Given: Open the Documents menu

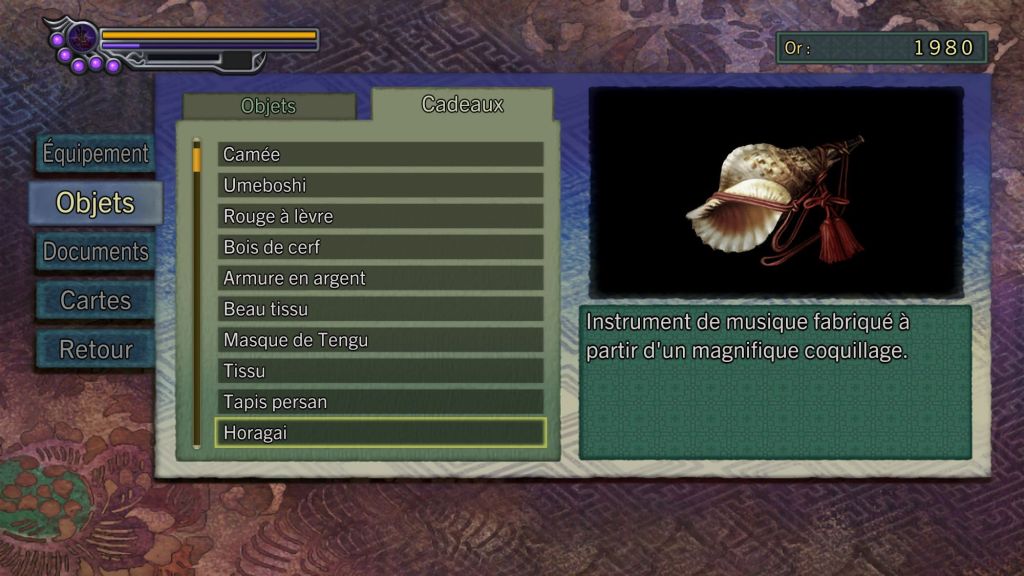Looking at the screenshot, I should click(95, 252).
